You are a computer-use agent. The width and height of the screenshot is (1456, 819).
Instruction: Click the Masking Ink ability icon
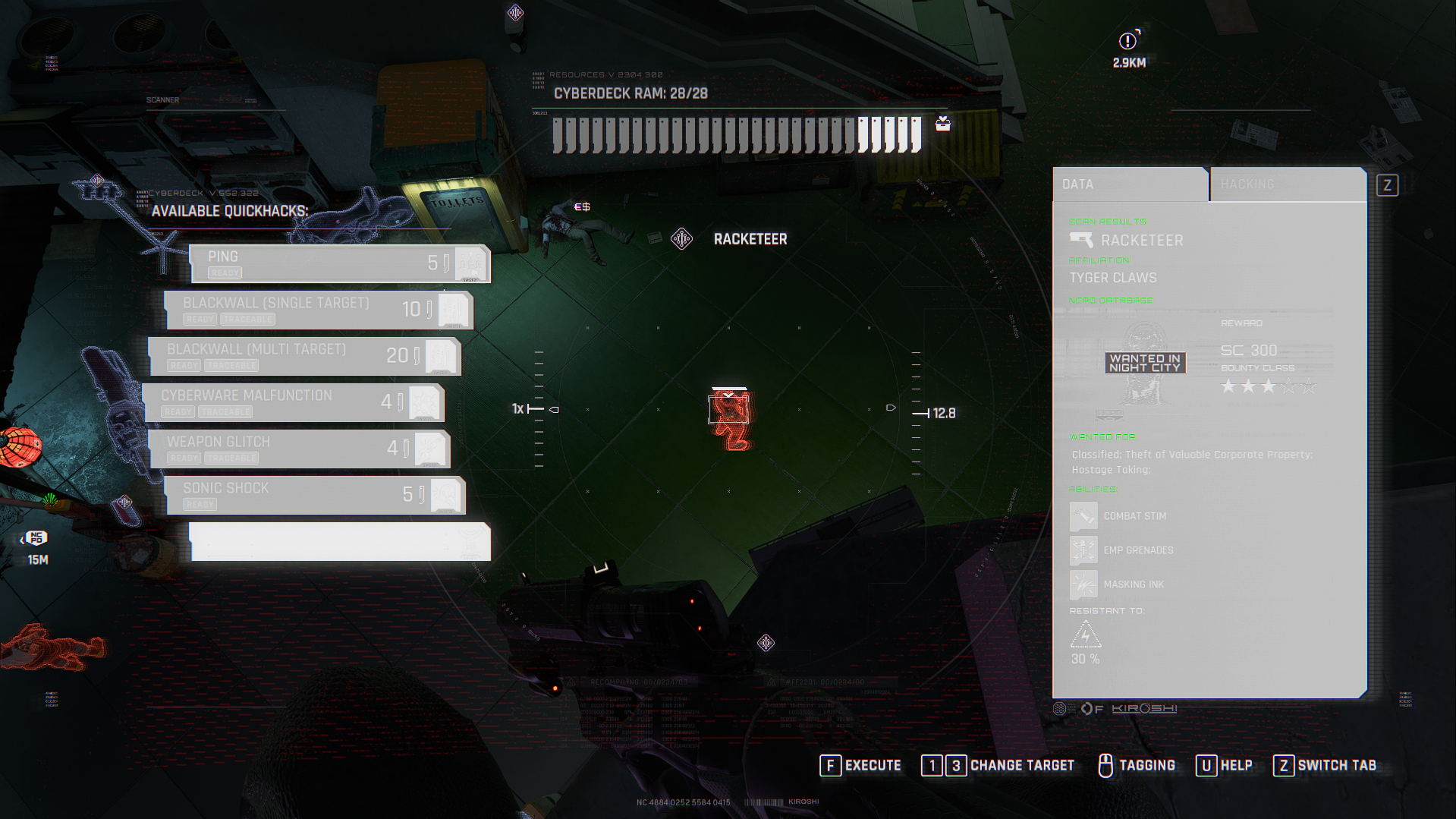(x=1083, y=584)
